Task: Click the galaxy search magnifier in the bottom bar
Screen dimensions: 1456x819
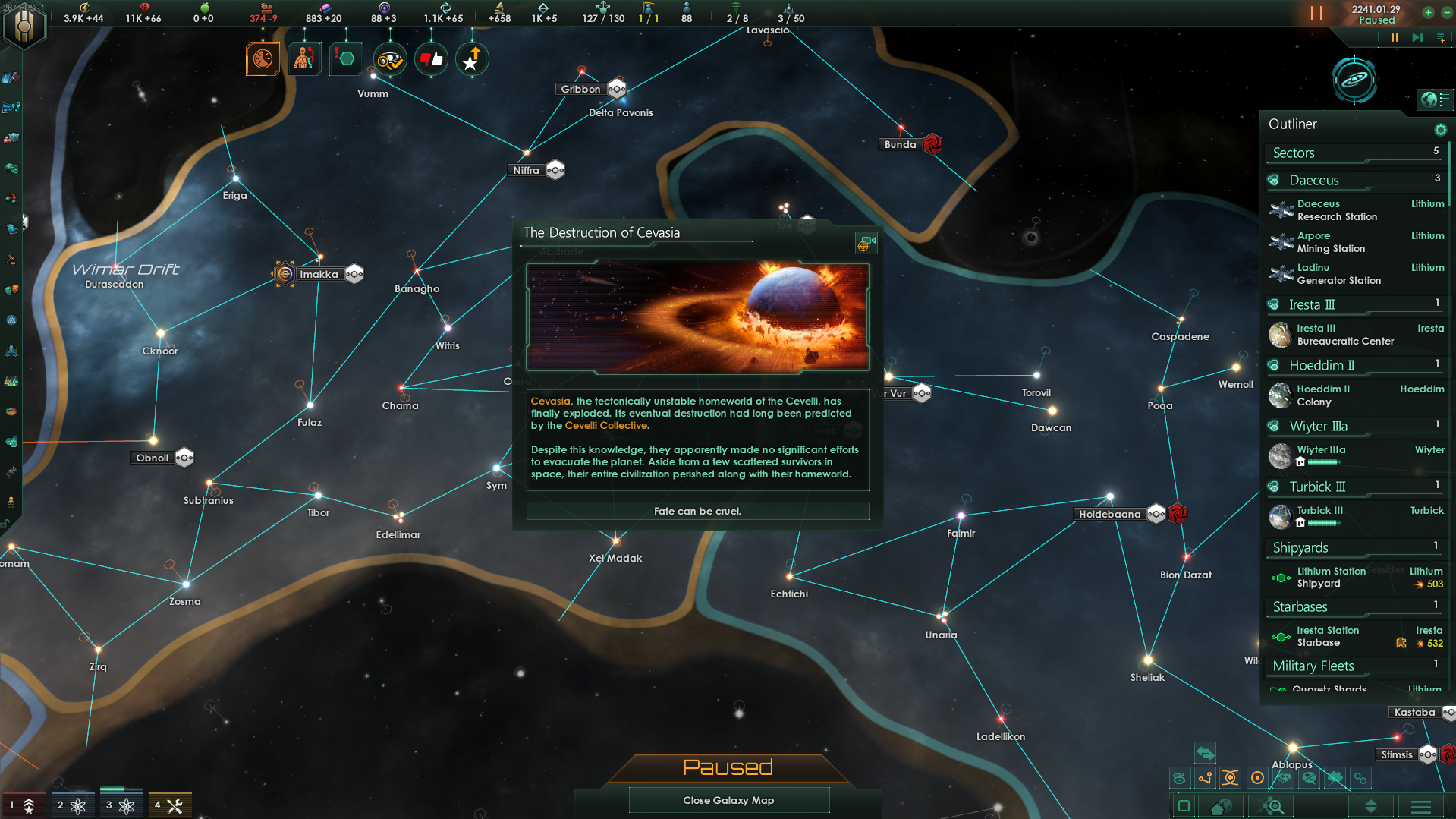Action: click(x=1272, y=806)
